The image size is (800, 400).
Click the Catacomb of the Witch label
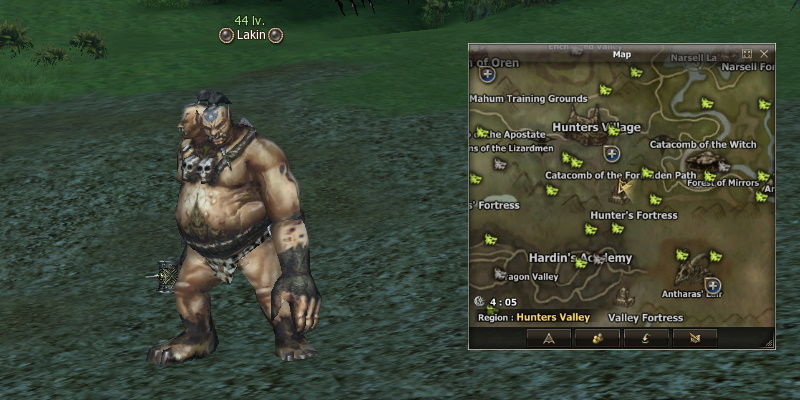coord(703,145)
